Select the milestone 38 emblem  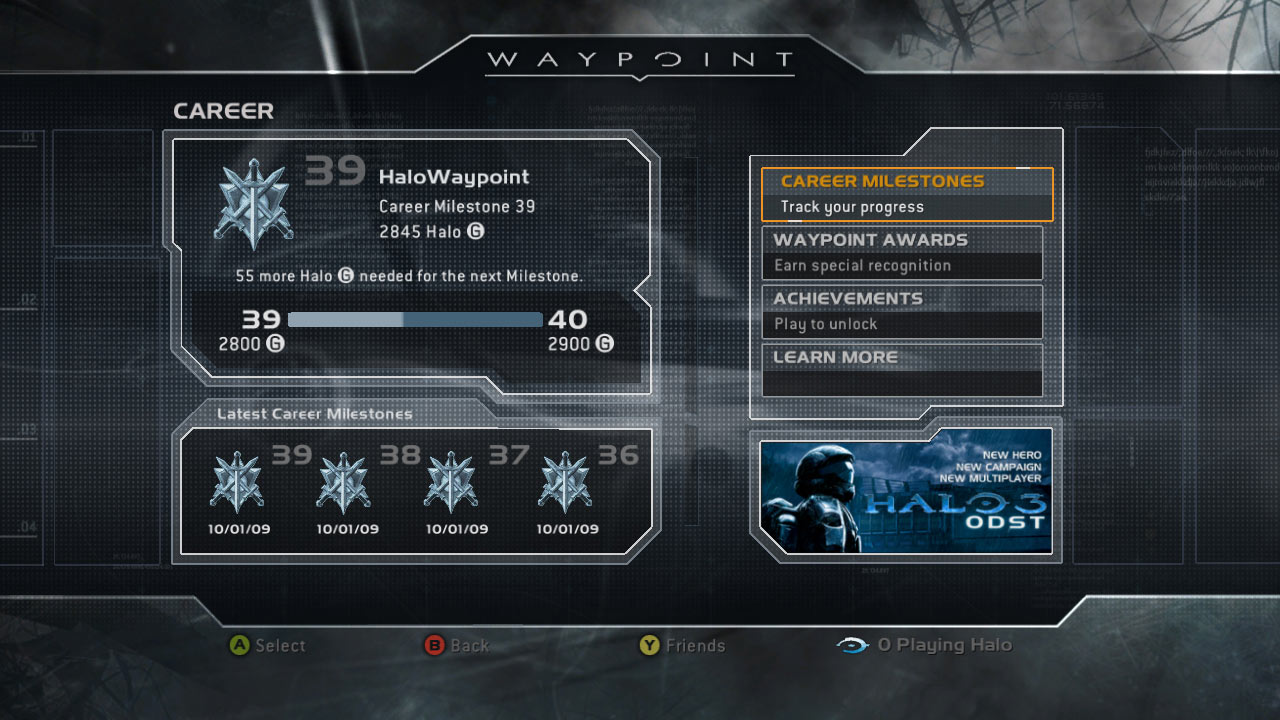click(344, 483)
